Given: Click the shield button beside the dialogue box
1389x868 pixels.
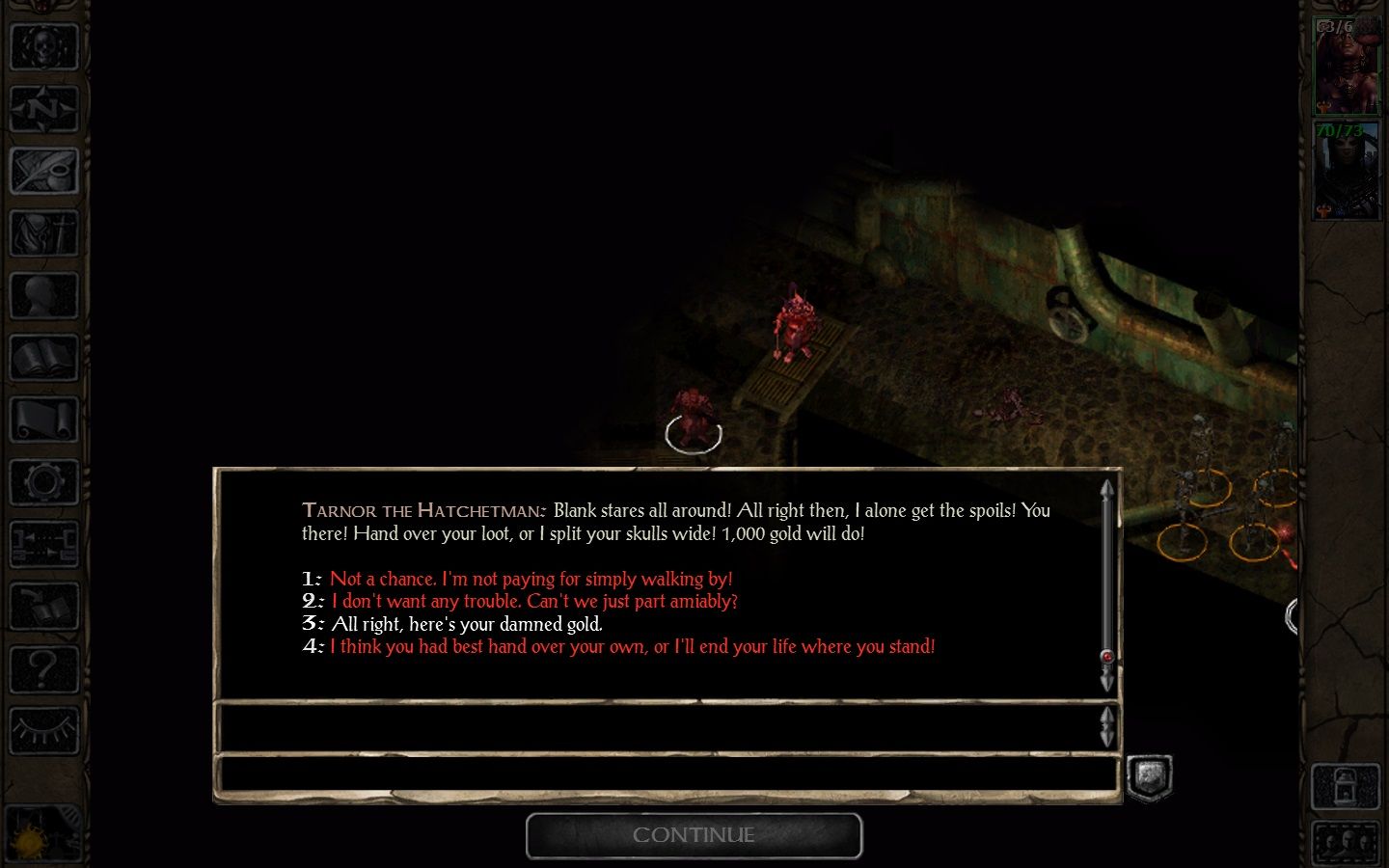Looking at the screenshot, I should coord(1150,777).
